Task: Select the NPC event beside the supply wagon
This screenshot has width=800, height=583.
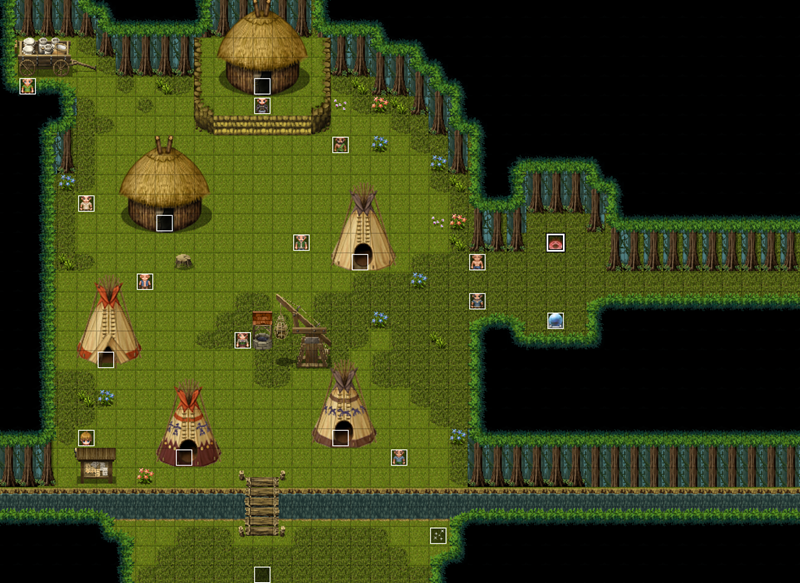Action: pyautogui.click(x=28, y=86)
